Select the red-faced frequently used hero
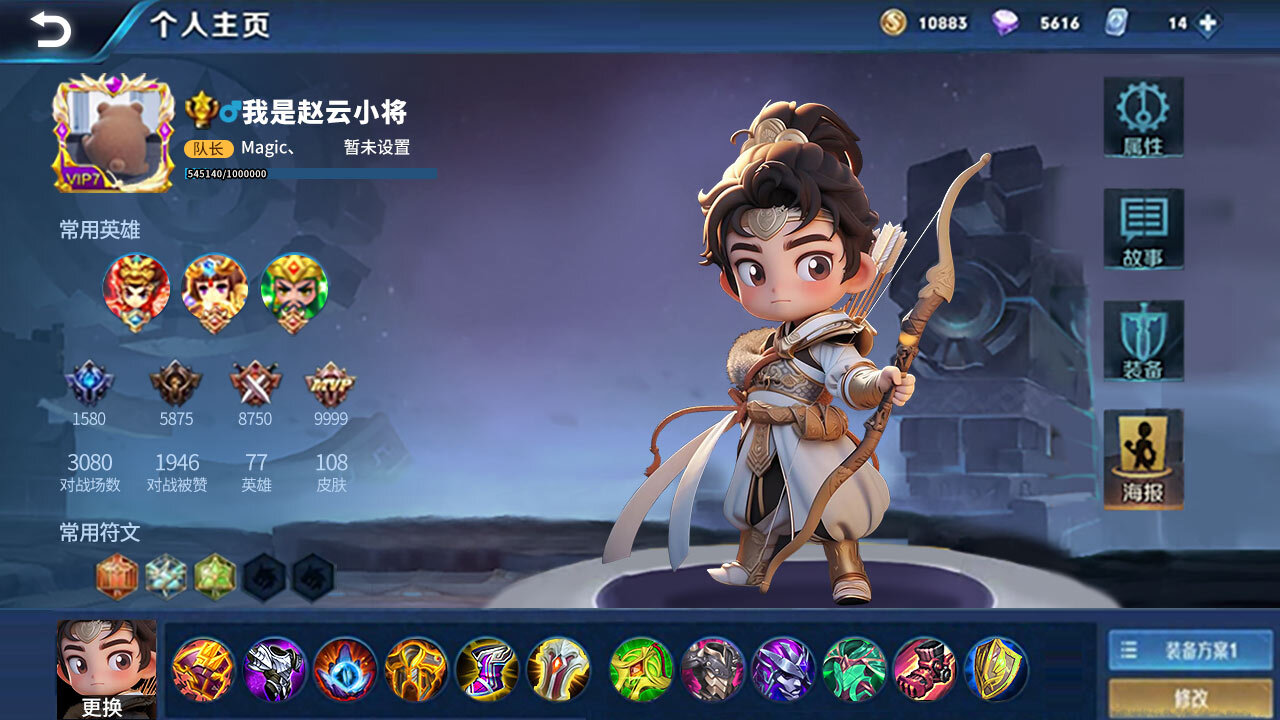 pyautogui.click(x=136, y=291)
